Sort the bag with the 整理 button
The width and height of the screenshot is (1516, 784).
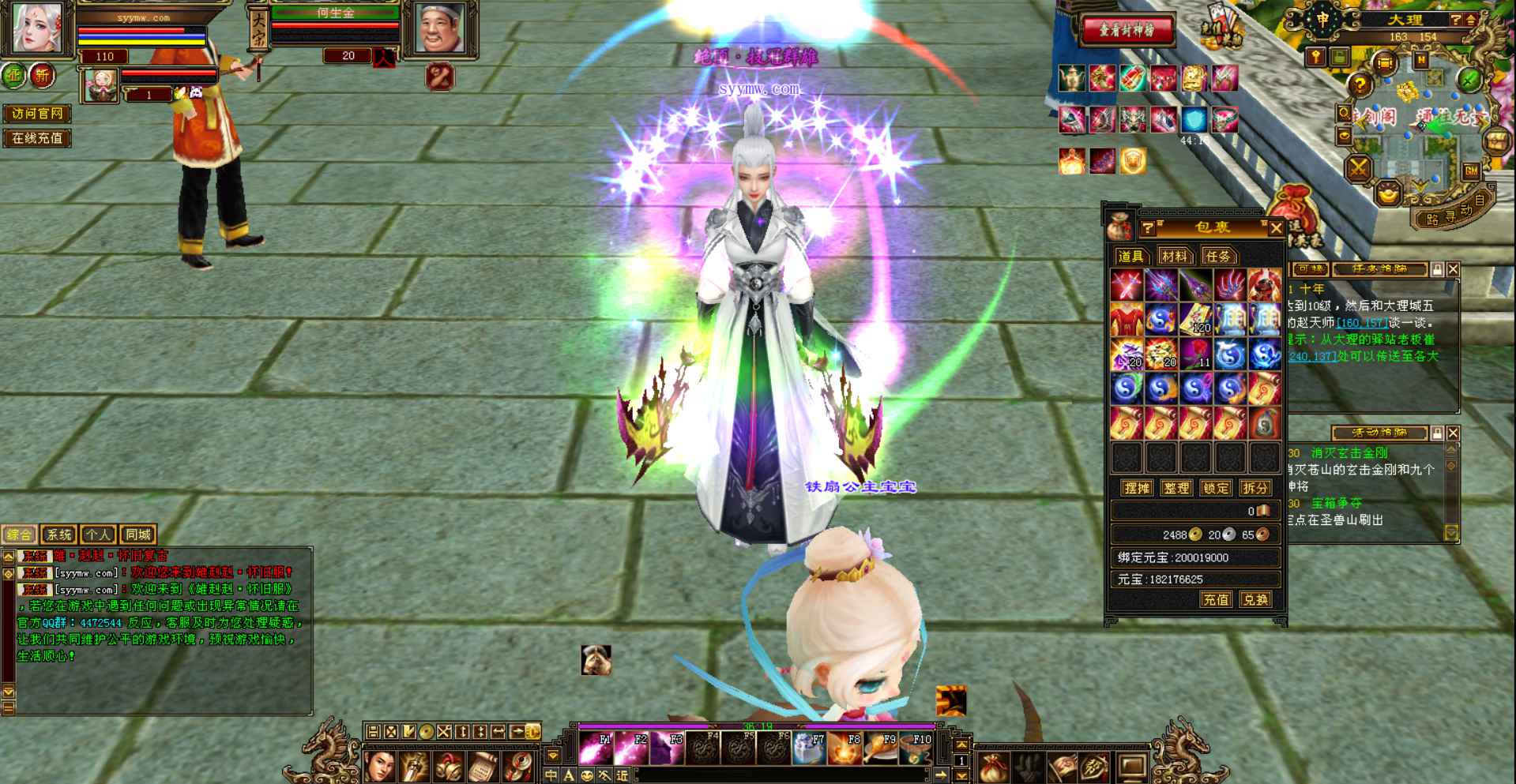pos(1176,488)
